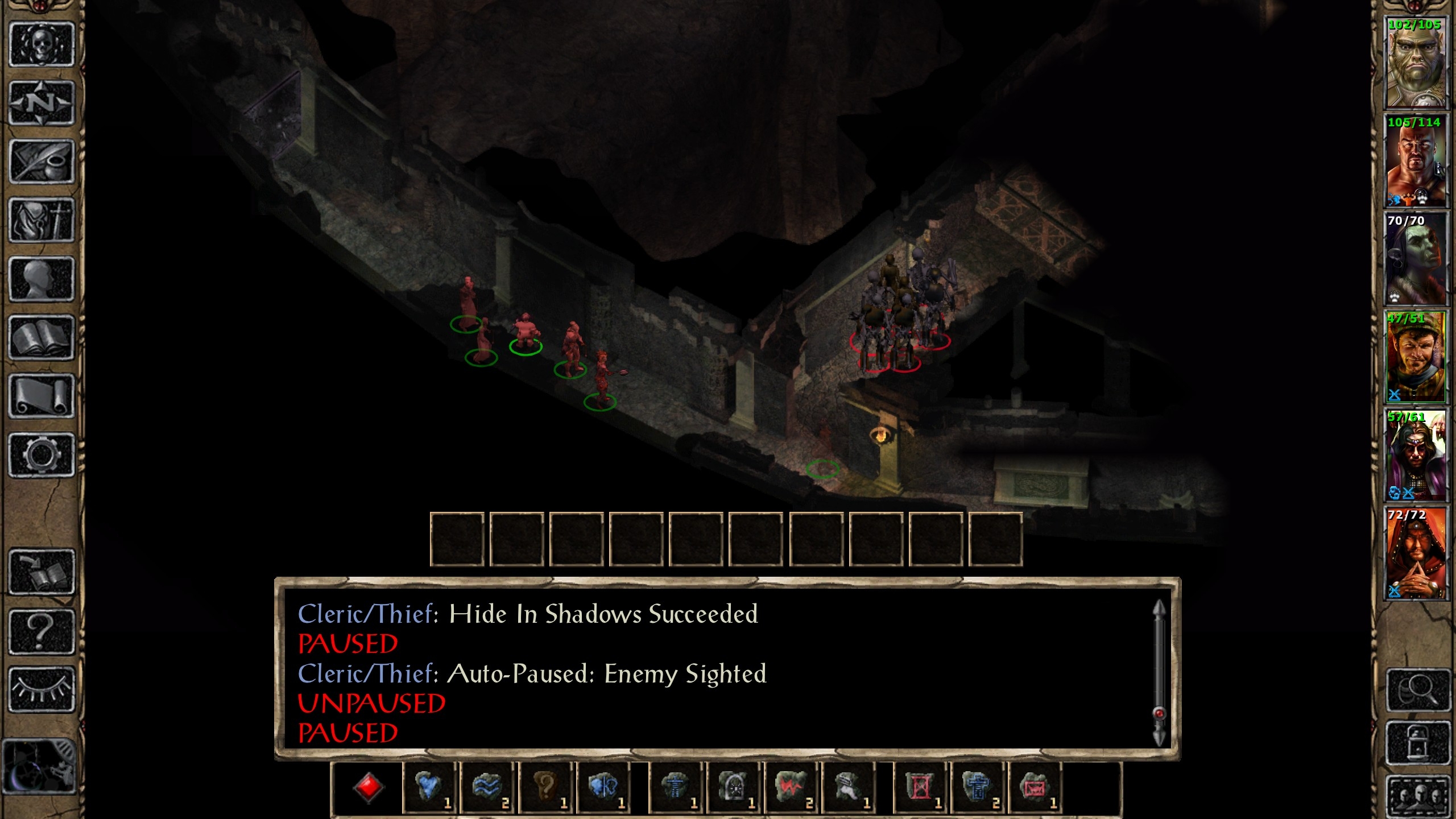Open the area map with the compass button
1456x819 pixels.
[x=42, y=104]
